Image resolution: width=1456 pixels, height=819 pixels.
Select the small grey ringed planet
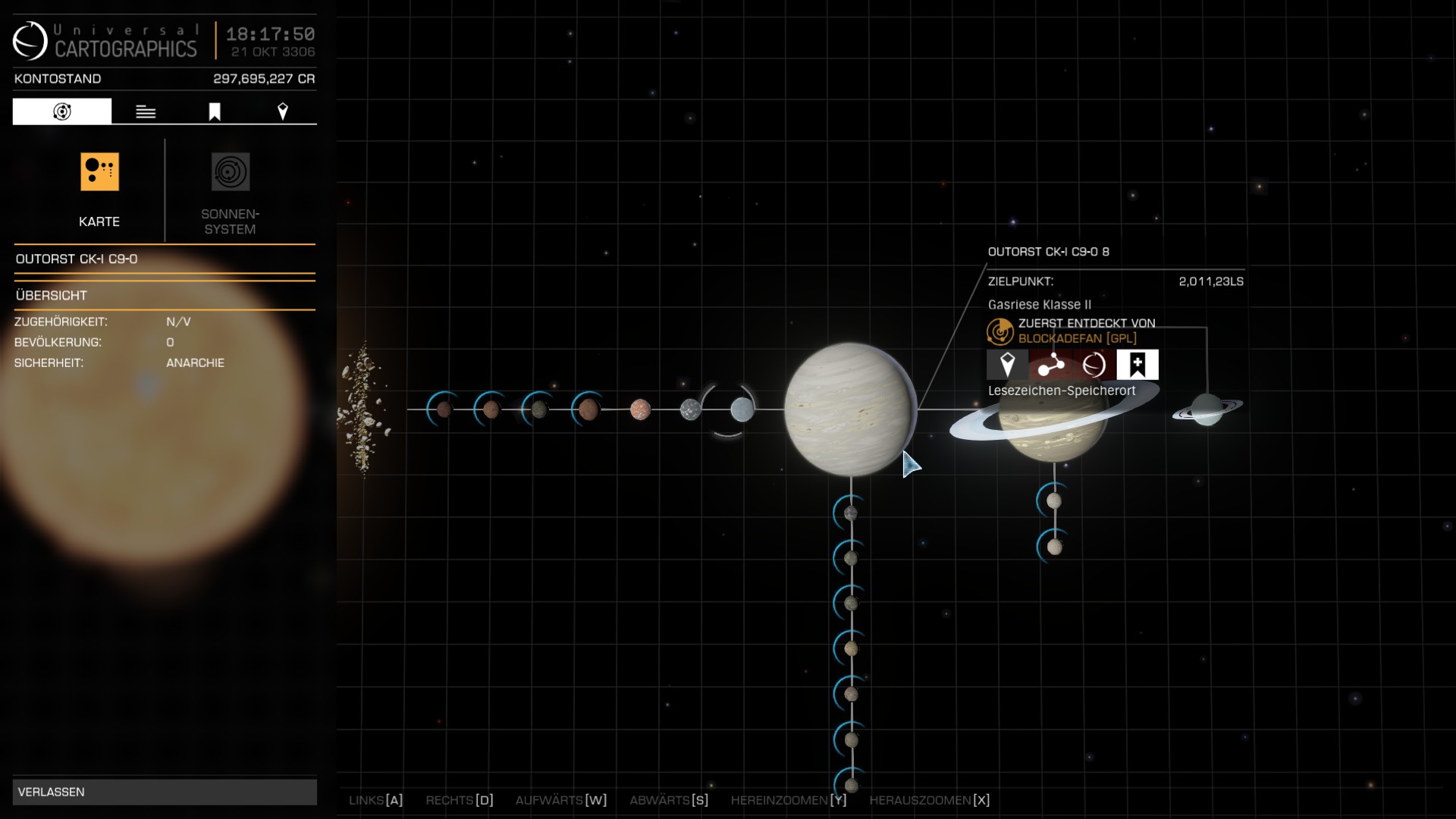(x=1207, y=409)
